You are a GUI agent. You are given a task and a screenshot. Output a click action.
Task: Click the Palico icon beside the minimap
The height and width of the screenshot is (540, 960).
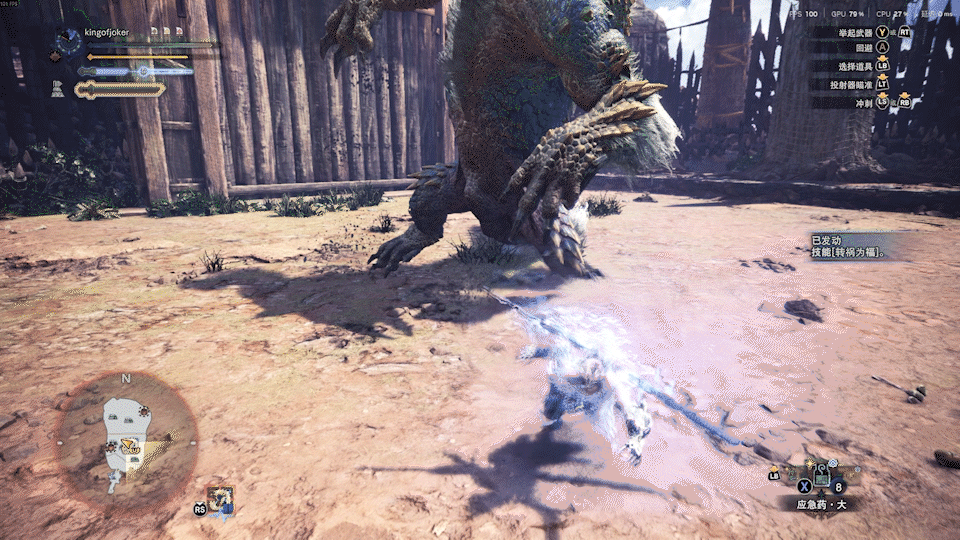pos(221,499)
